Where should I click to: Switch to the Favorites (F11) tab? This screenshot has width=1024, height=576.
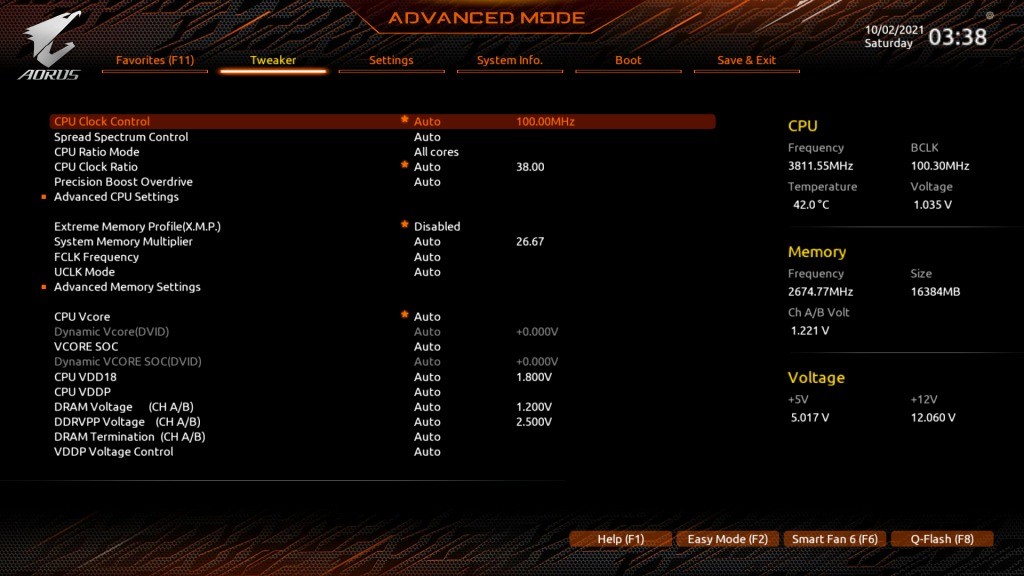(155, 60)
